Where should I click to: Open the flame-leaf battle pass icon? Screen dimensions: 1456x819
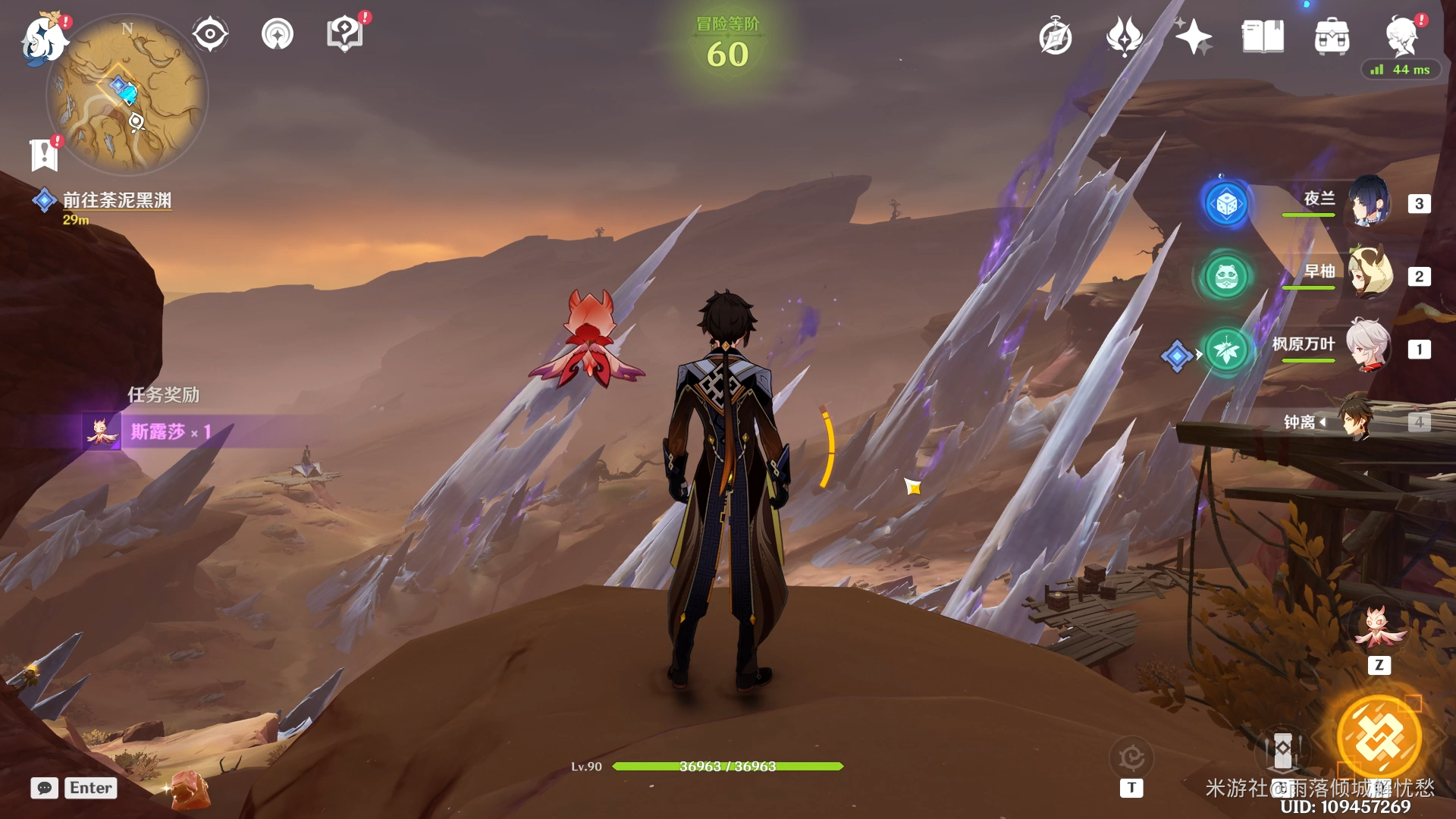1124,36
